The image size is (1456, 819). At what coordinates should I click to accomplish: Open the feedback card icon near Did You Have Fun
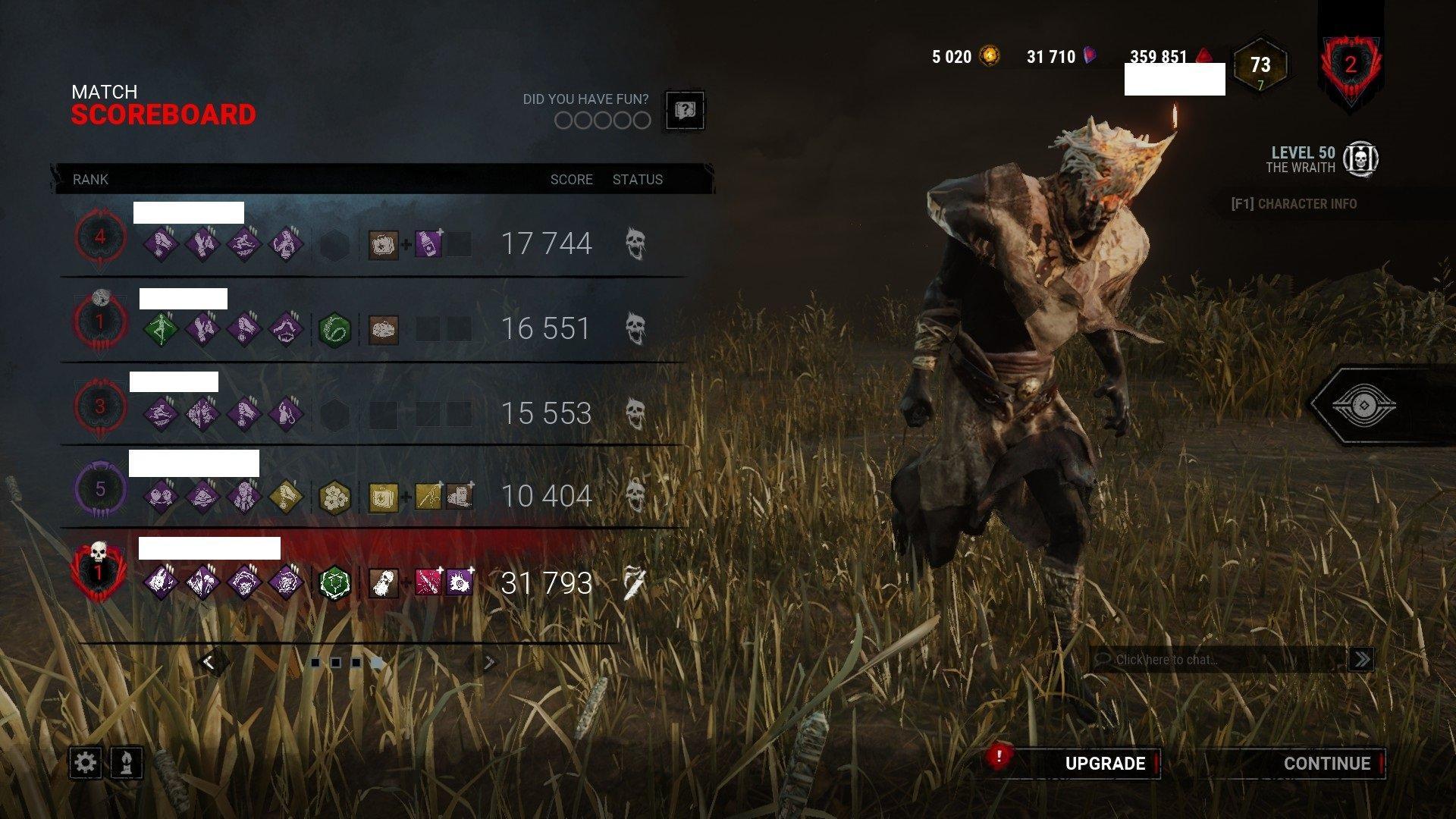(685, 111)
